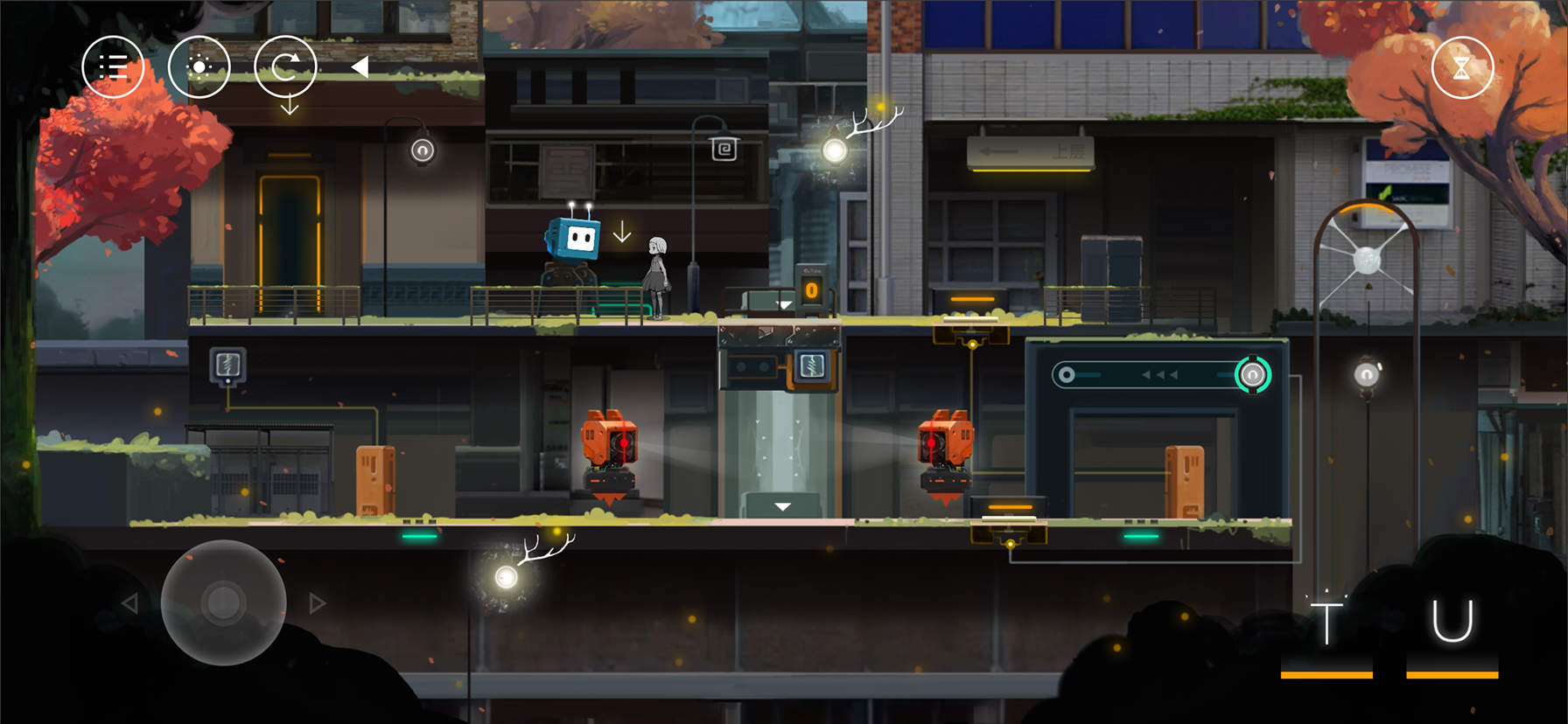
Task: Open the list menu button
Action: (x=113, y=67)
